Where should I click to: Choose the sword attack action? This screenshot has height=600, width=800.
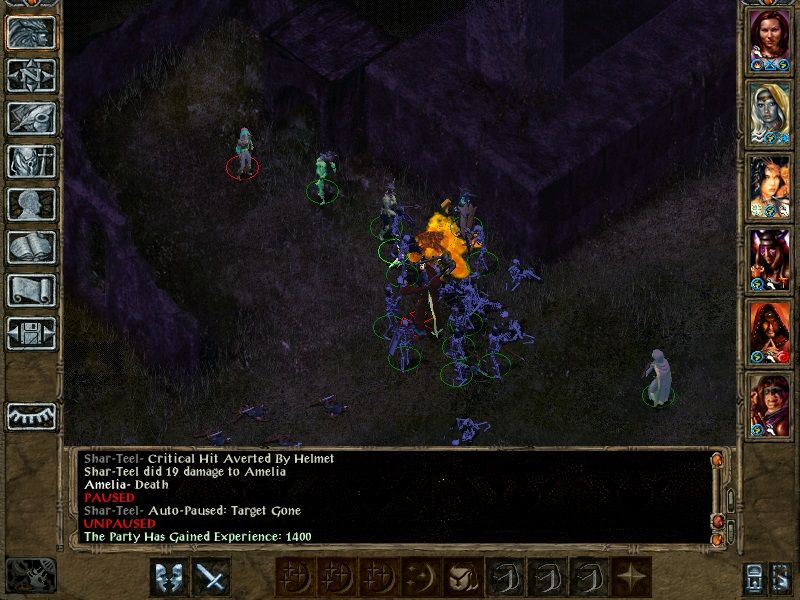coord(211,577)
